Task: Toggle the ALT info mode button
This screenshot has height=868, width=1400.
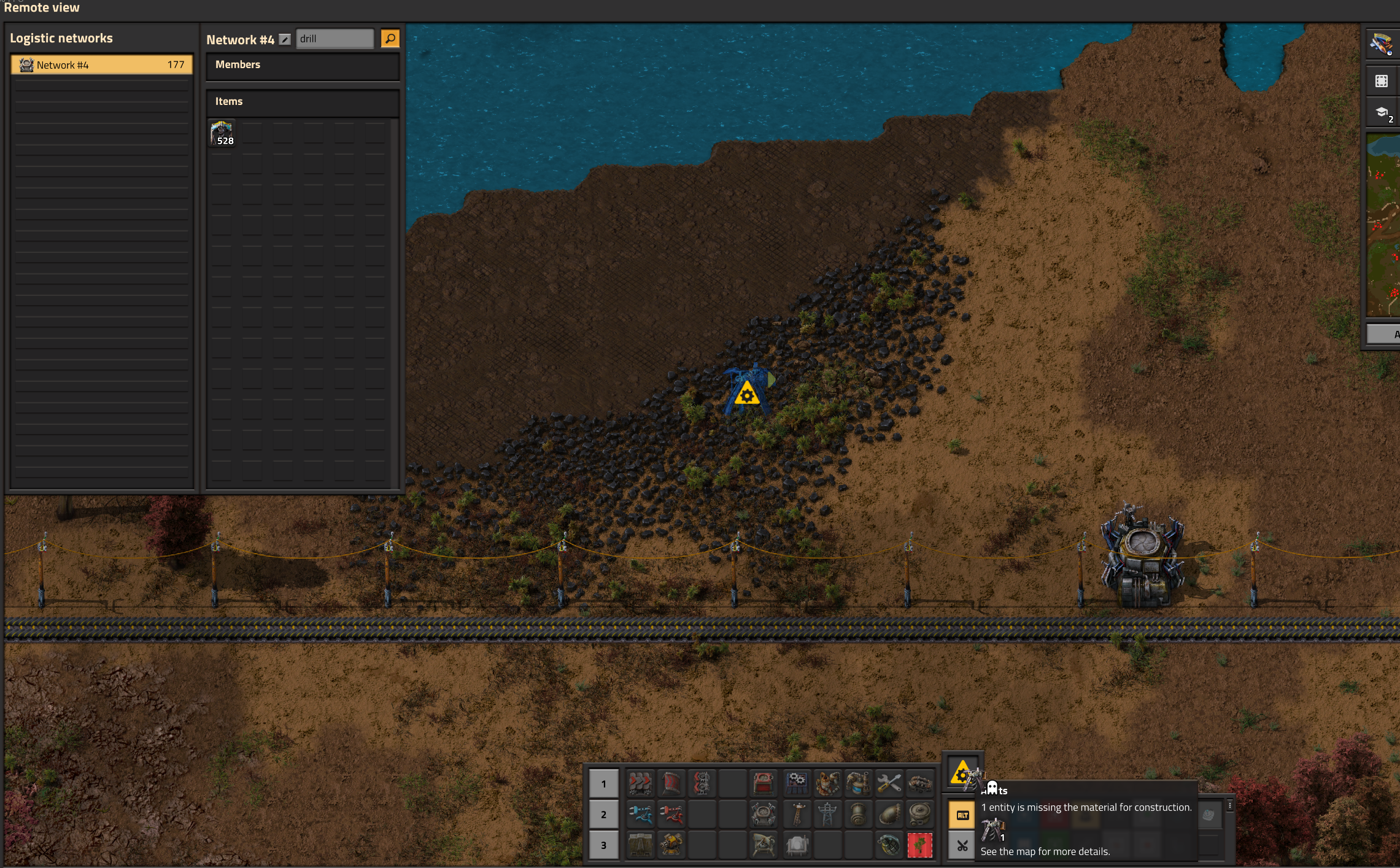Action: (962, 815)
